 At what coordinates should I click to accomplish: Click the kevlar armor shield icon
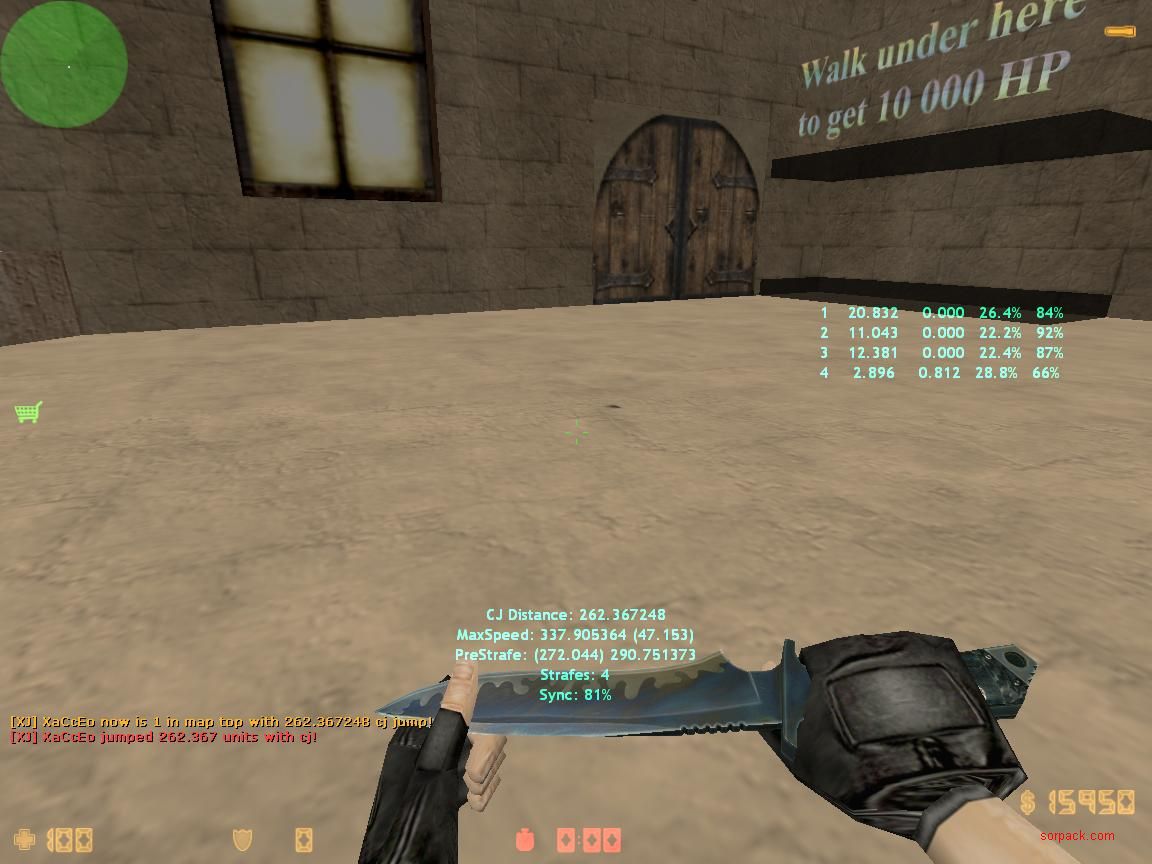click(x=242, y=838)
